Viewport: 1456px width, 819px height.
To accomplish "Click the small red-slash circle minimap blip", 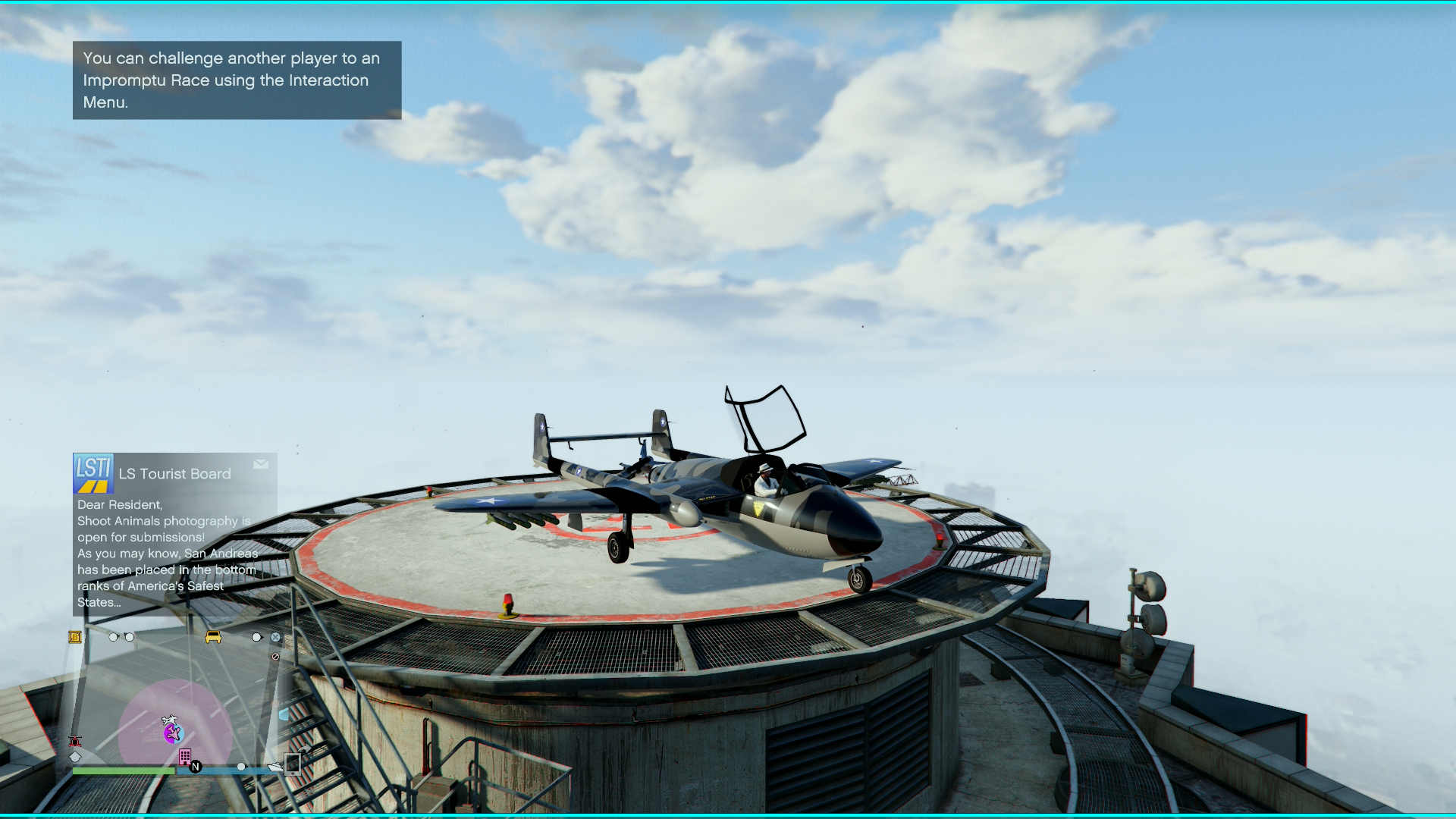I will point(275,657).
